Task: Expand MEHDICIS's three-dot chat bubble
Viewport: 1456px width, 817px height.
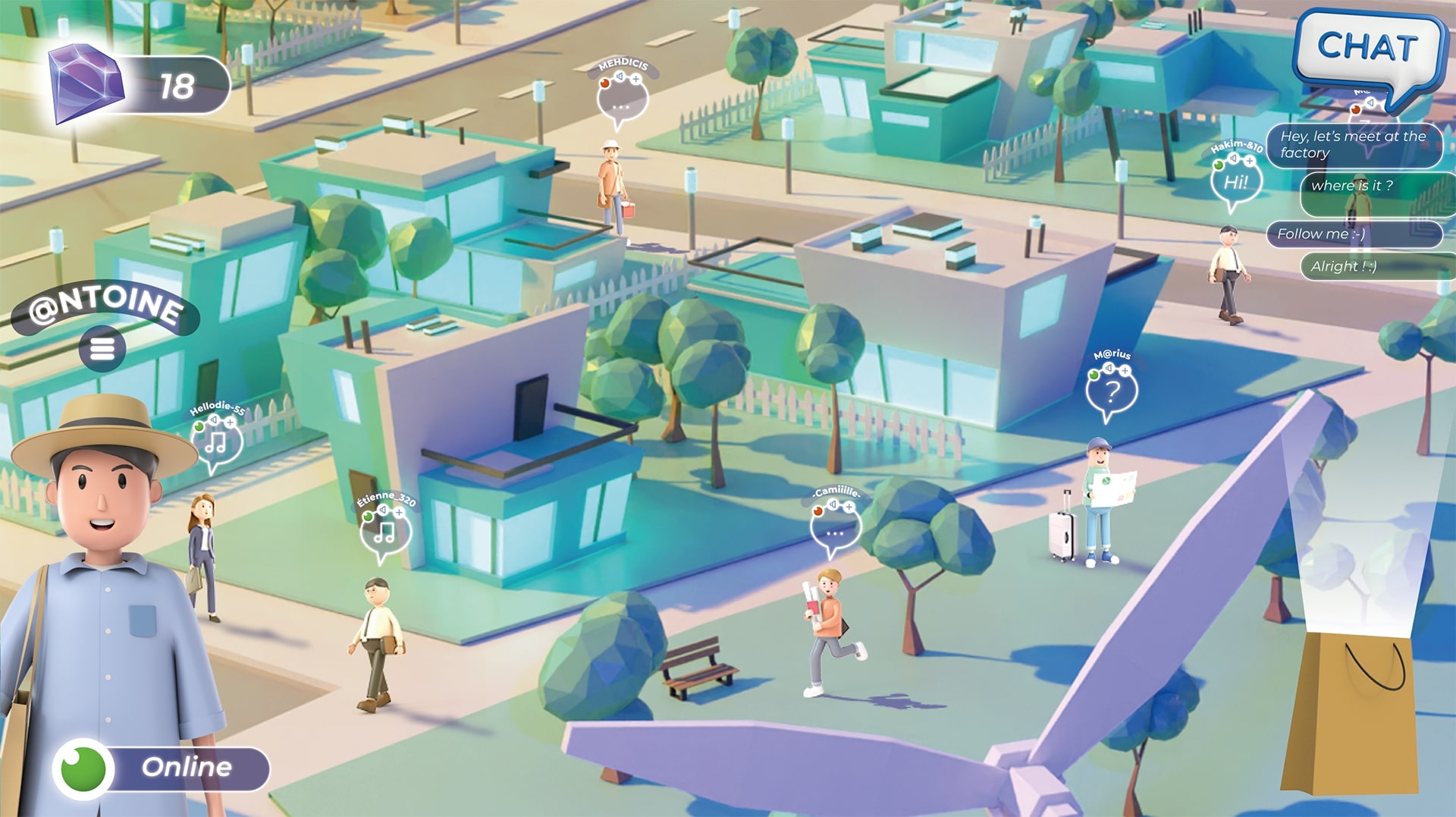Action: (x=620, y=107)
